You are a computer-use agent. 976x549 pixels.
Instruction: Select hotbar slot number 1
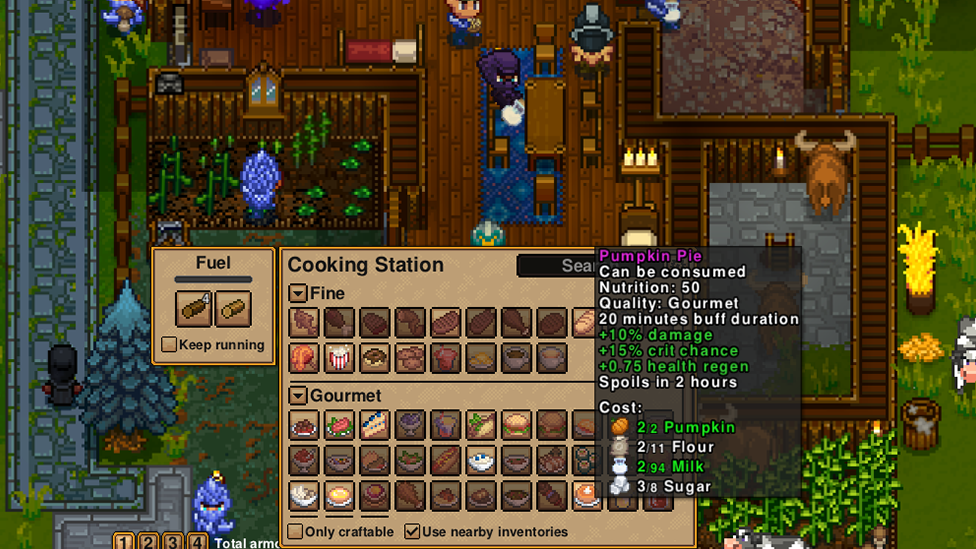(124, 542)
